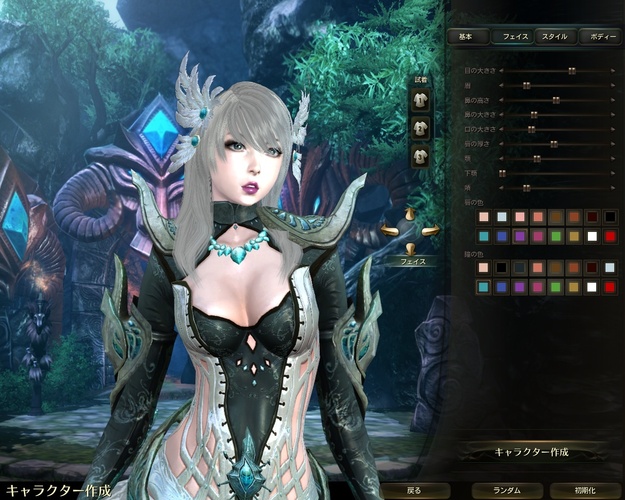Select the teal eye color swatch
Viewport: 625px width, 500px height.
pyautogui.click(x=484, y=287)
